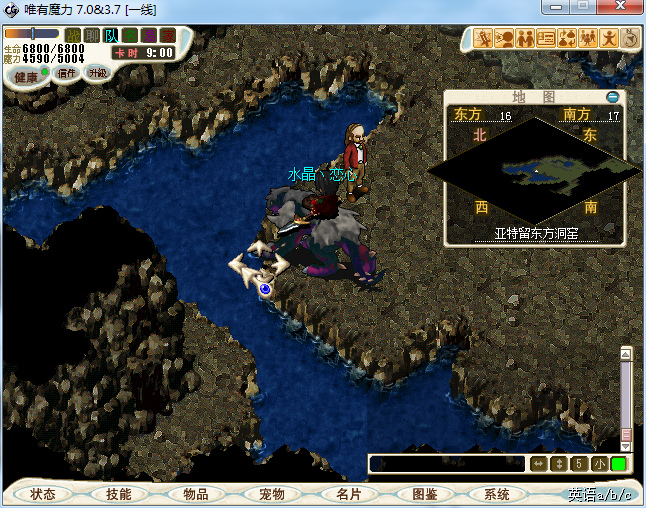Open the 状态 status menu
Viewport: 646px width, 508px height.
[43, 494]
